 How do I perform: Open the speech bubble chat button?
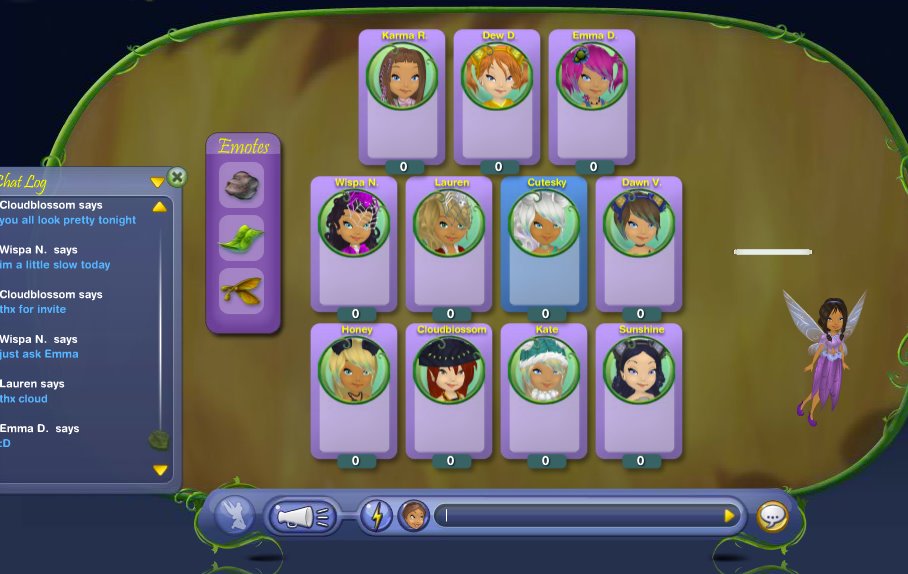click(772, 516)
